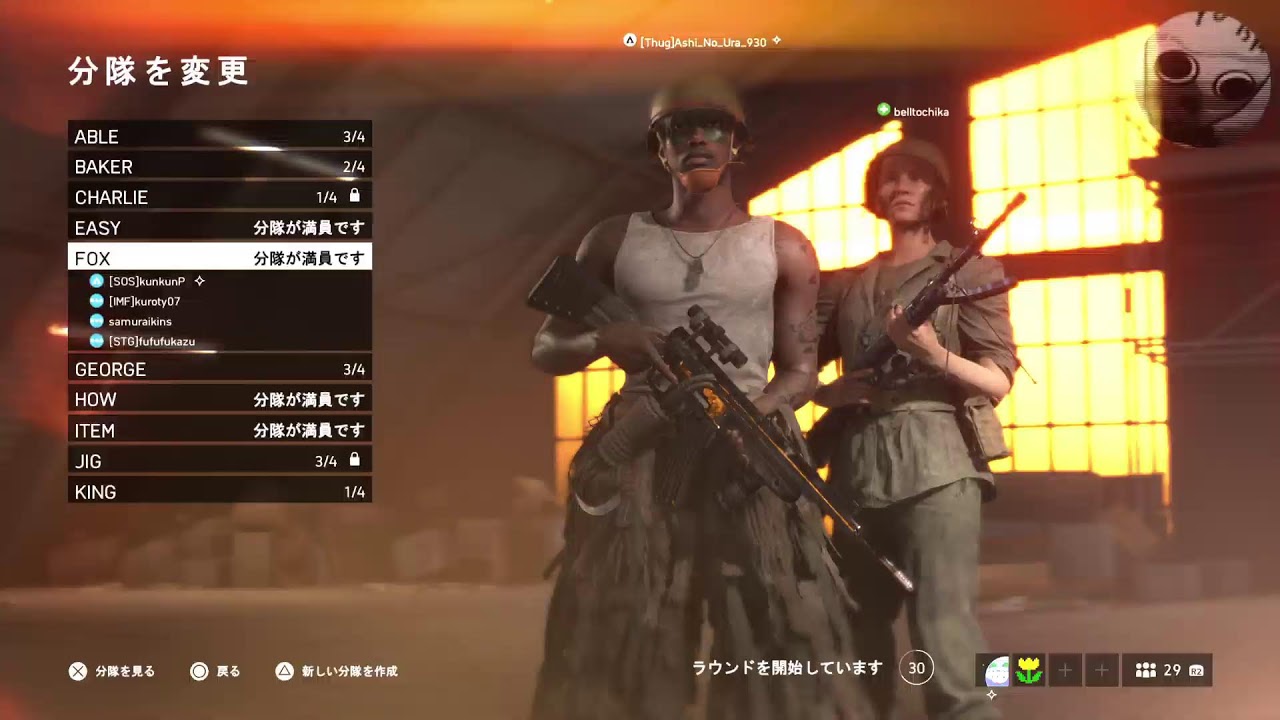Select player [STG]fufufukazu
The image size is (1280, 720).
coord(151,341)
